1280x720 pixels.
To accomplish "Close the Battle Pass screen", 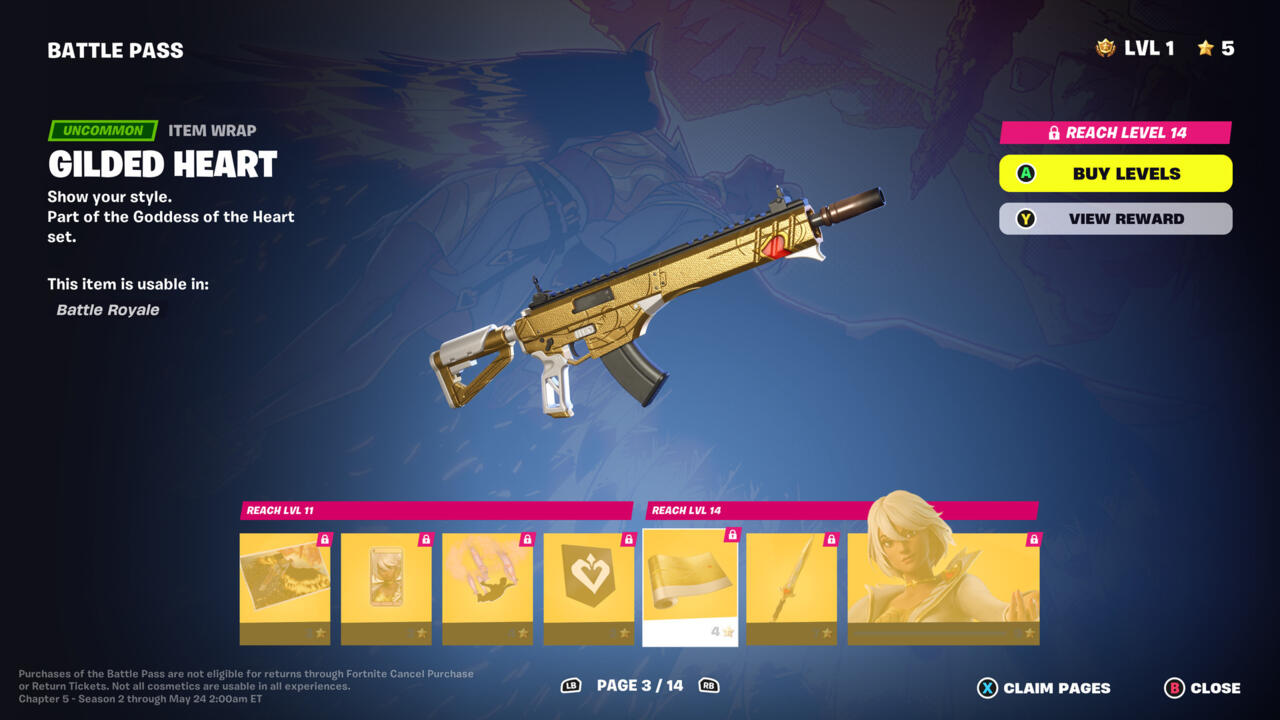I will click(1202, 688).
